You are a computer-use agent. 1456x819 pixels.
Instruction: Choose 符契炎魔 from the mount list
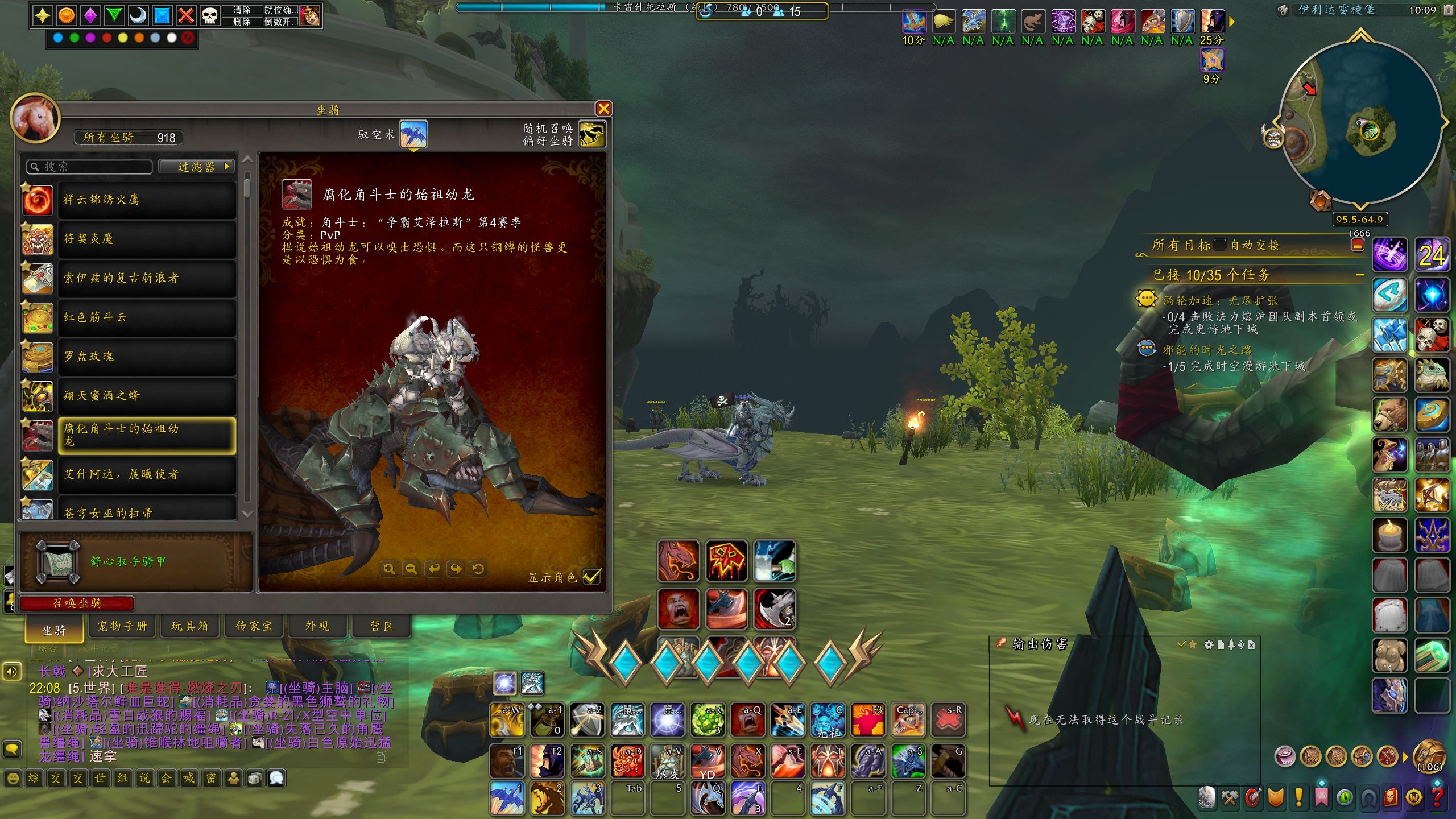tap(147, 239)
